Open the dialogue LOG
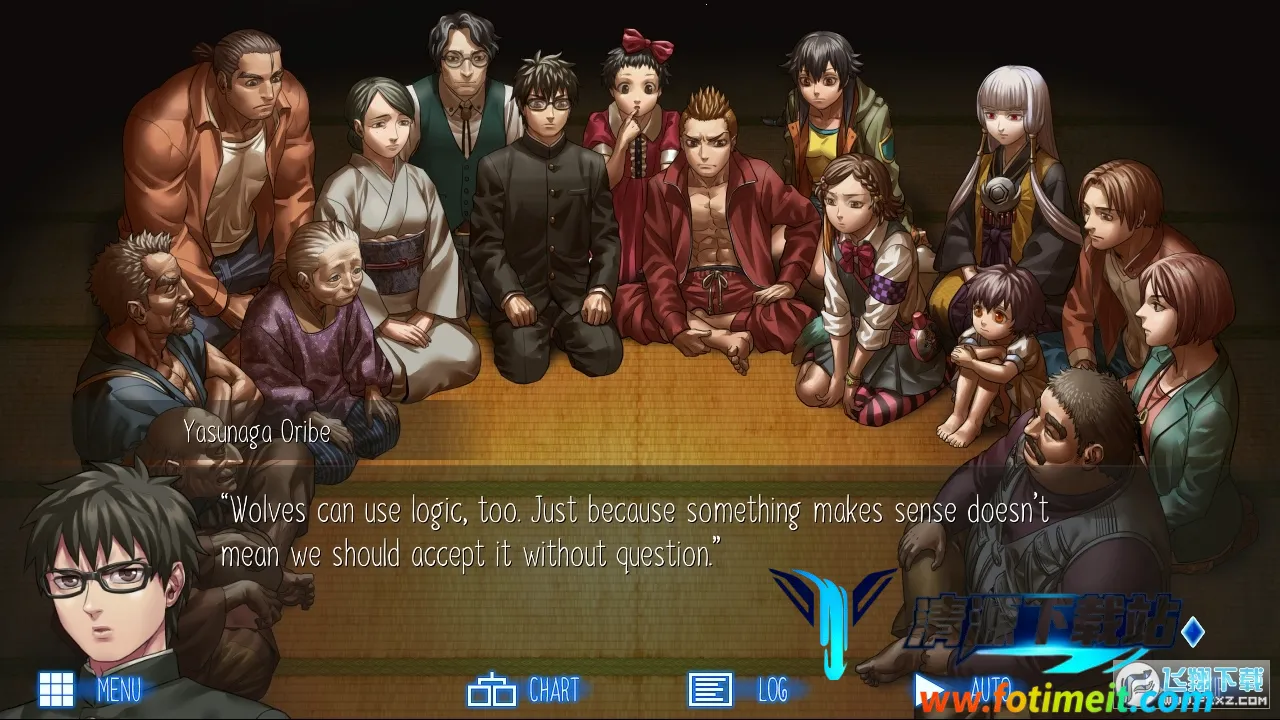 [738, 690]
